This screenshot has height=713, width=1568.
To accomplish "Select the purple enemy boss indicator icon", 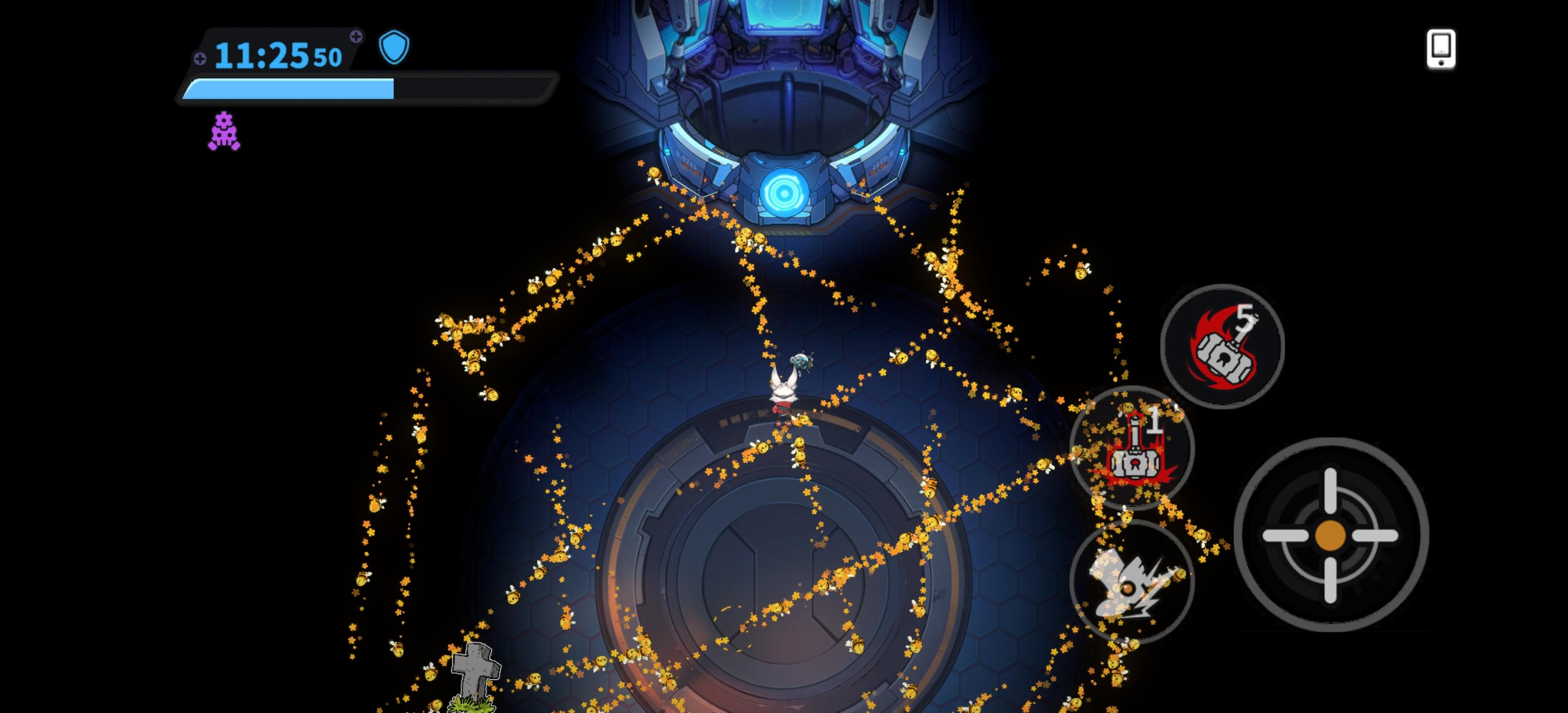I will pyautogui.click(x=225, y=133).
